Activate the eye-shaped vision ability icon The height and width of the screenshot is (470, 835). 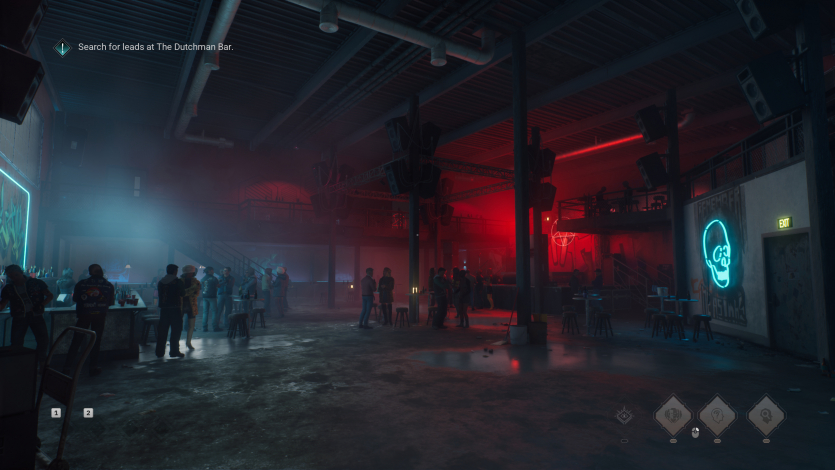(x=625, y=415)
